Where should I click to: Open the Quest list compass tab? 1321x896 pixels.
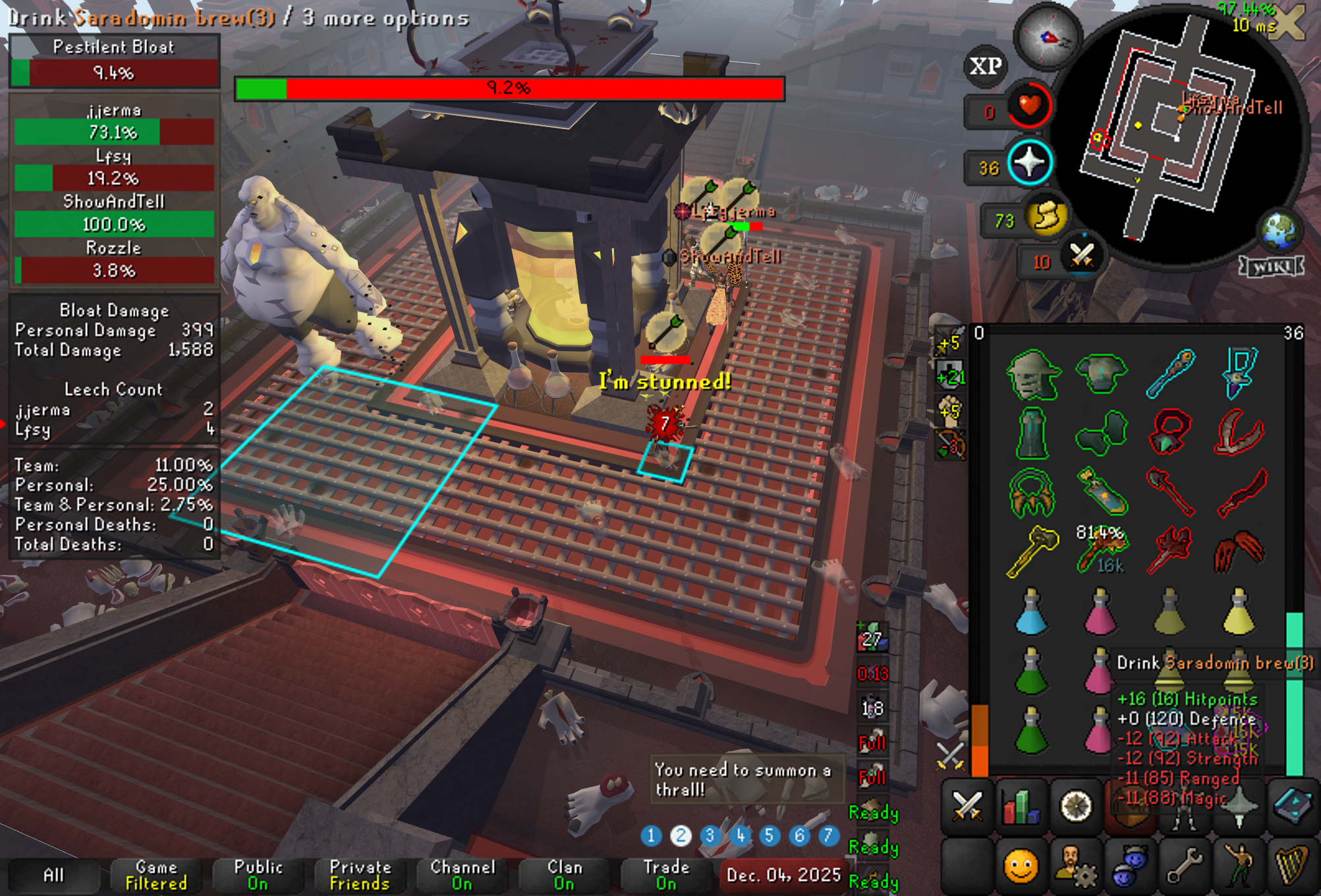click(x=1075, y=805)
